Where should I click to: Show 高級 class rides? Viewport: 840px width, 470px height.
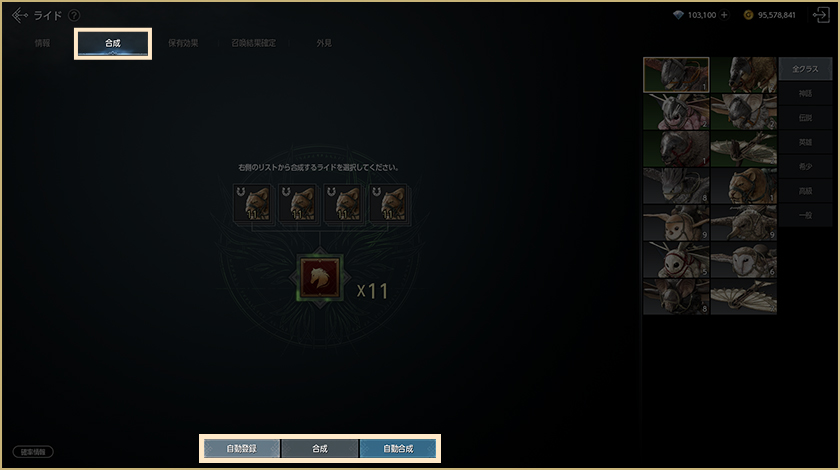pos(804,190)
